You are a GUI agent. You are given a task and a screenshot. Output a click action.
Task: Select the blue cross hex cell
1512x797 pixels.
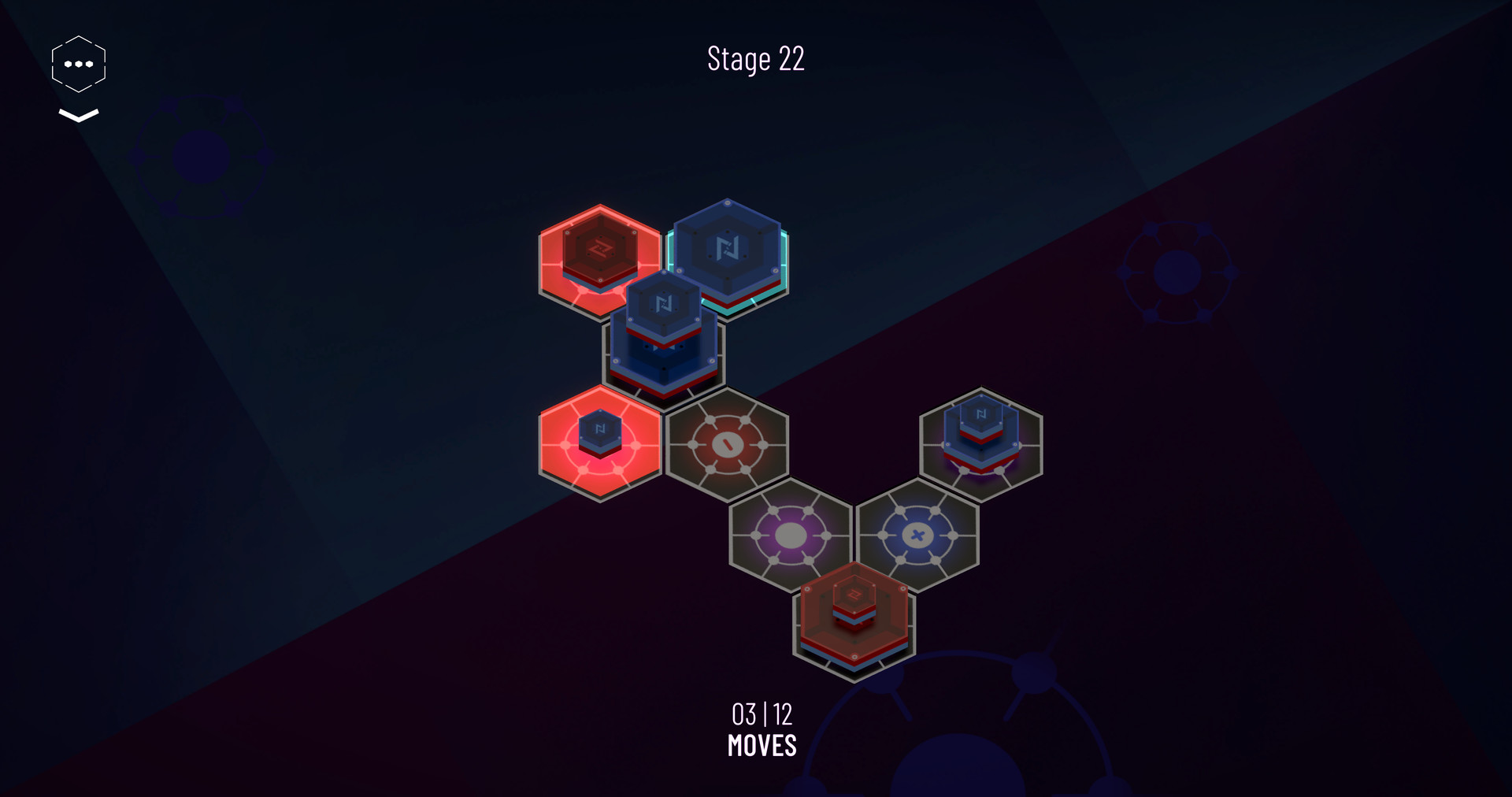[x=916, y=536]
